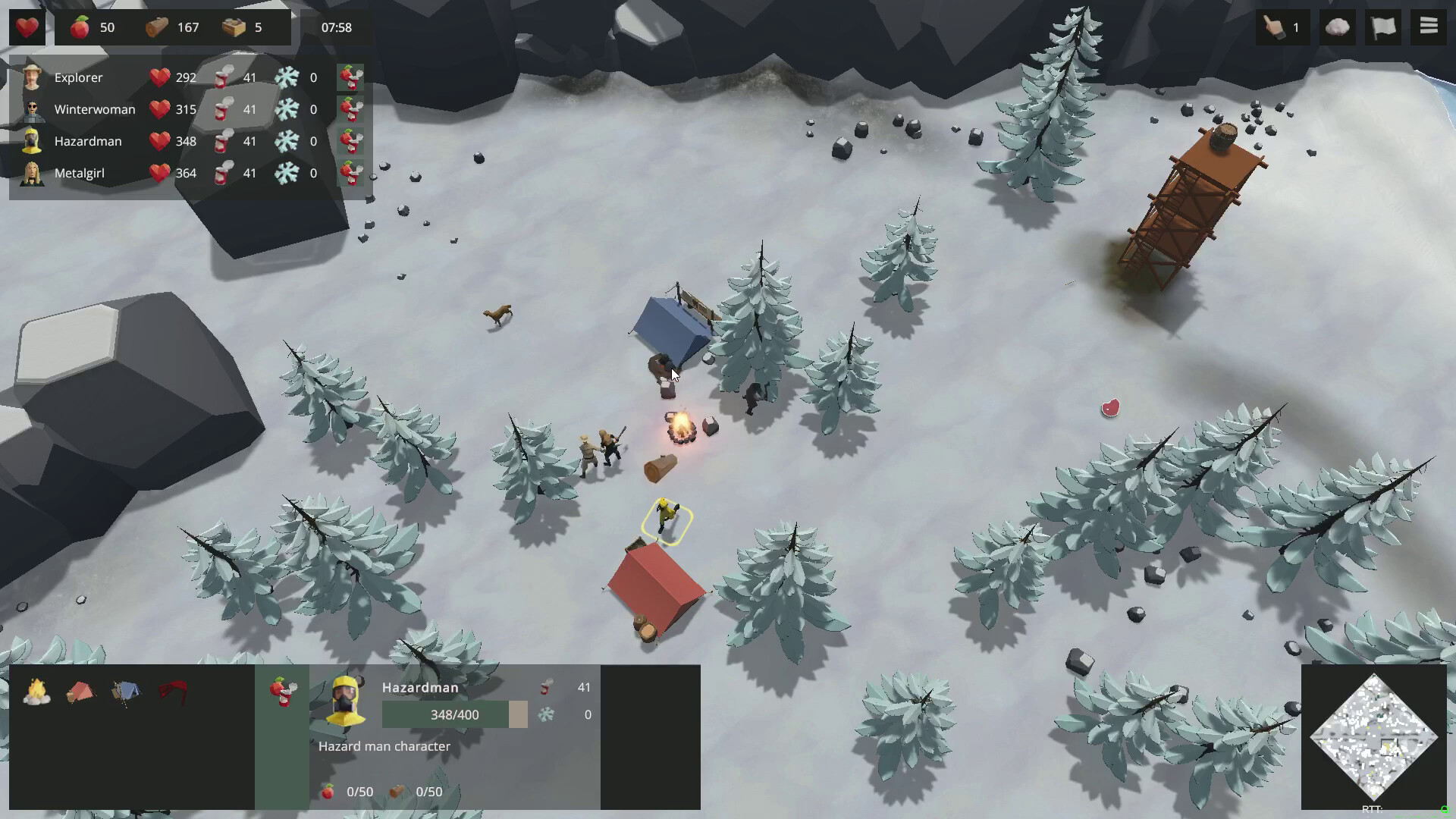Toggle feeding for Explorer using the apple-can icon

pos(351,77)
